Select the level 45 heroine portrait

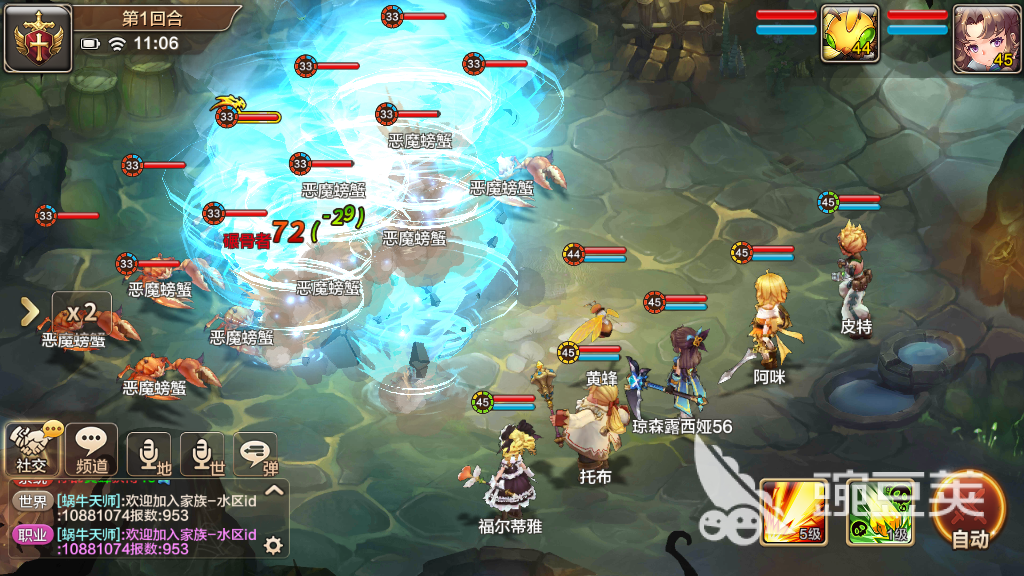(x=985, y=37)
